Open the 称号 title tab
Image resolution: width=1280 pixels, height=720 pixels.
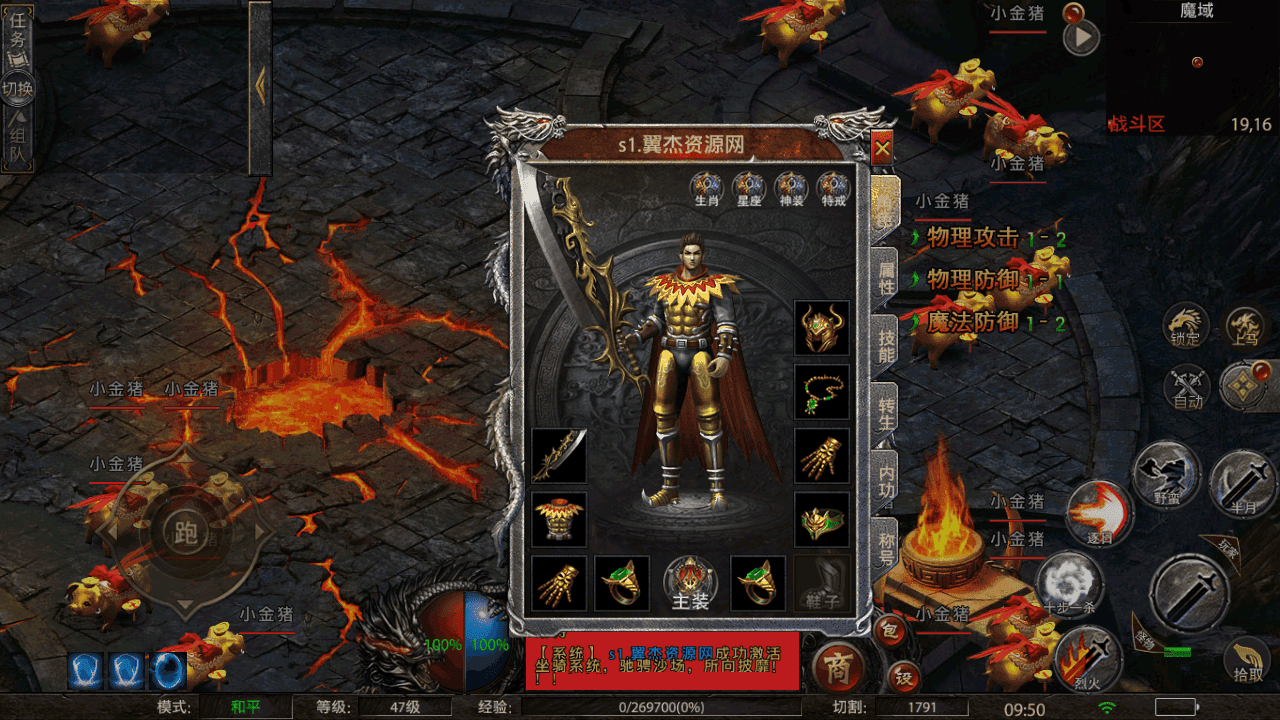(x=886, y=547)
